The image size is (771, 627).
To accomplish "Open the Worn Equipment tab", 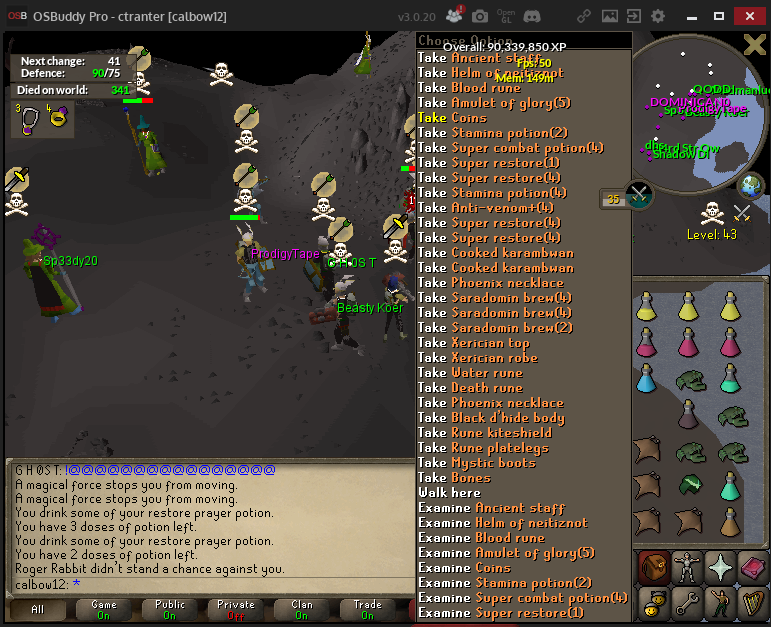I will click(688, 568).
